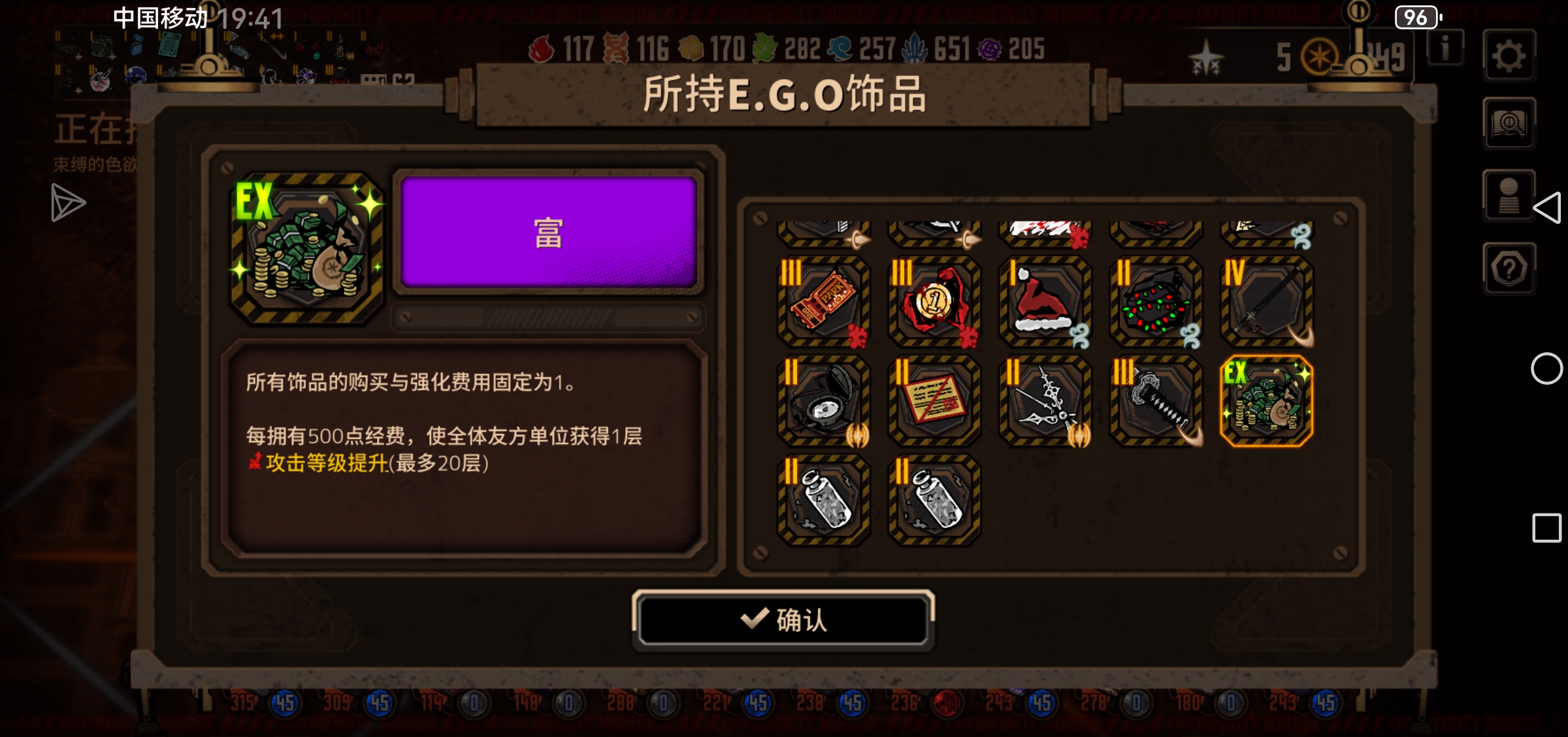This screenshot has height=737, width=1568.
Task: Select the gold medal trinket
Action: coord(934,302)
